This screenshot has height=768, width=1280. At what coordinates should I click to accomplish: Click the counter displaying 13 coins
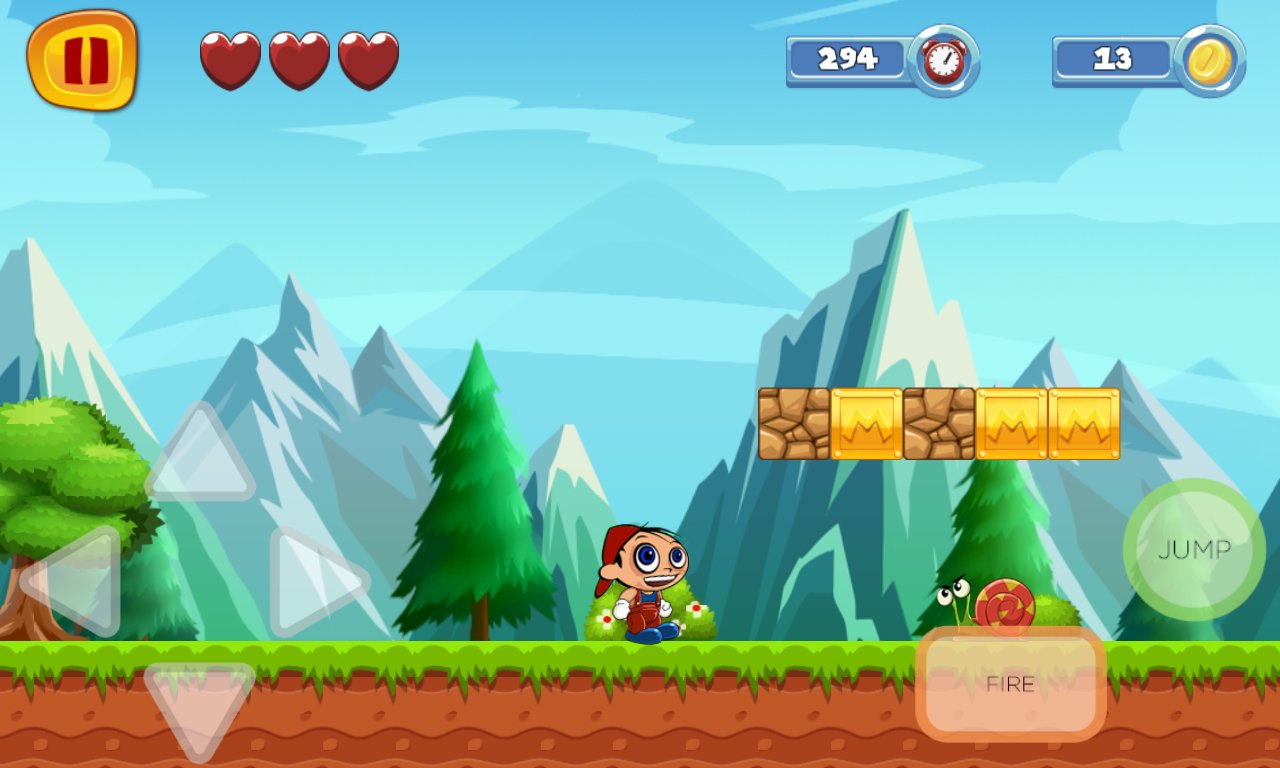1113,59
